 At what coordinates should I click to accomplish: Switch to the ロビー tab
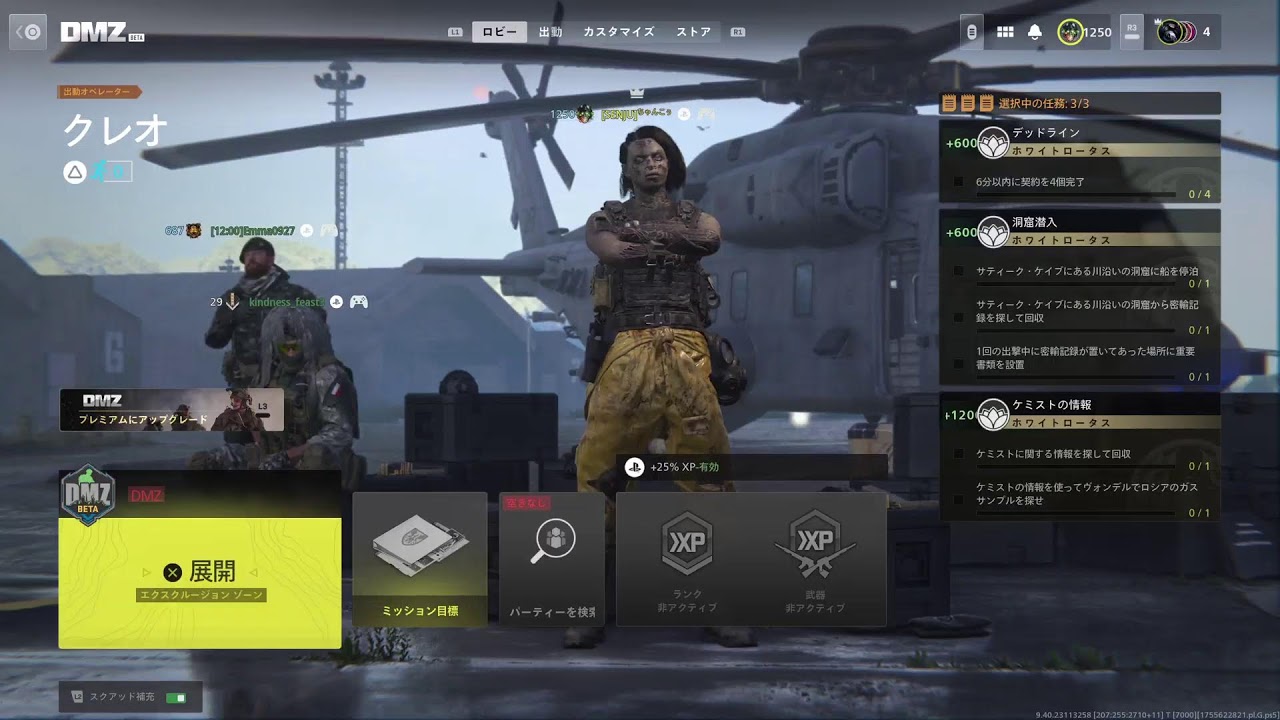499,32
